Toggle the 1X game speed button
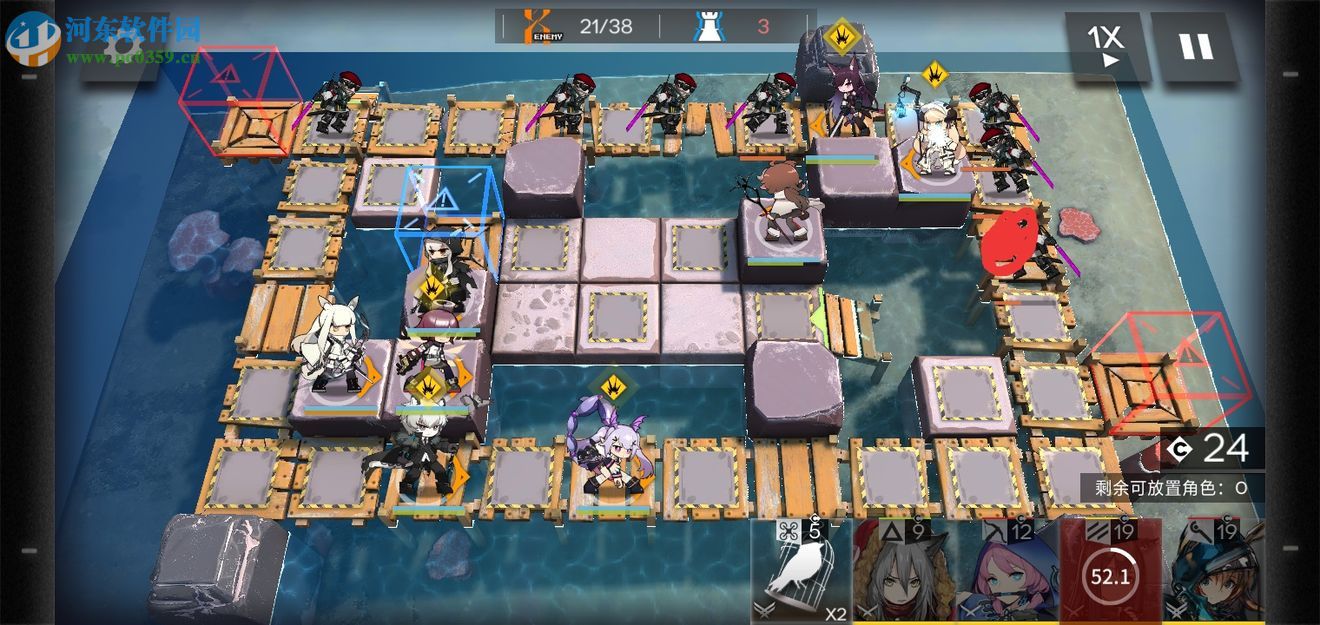 [x=1104, y=46]
